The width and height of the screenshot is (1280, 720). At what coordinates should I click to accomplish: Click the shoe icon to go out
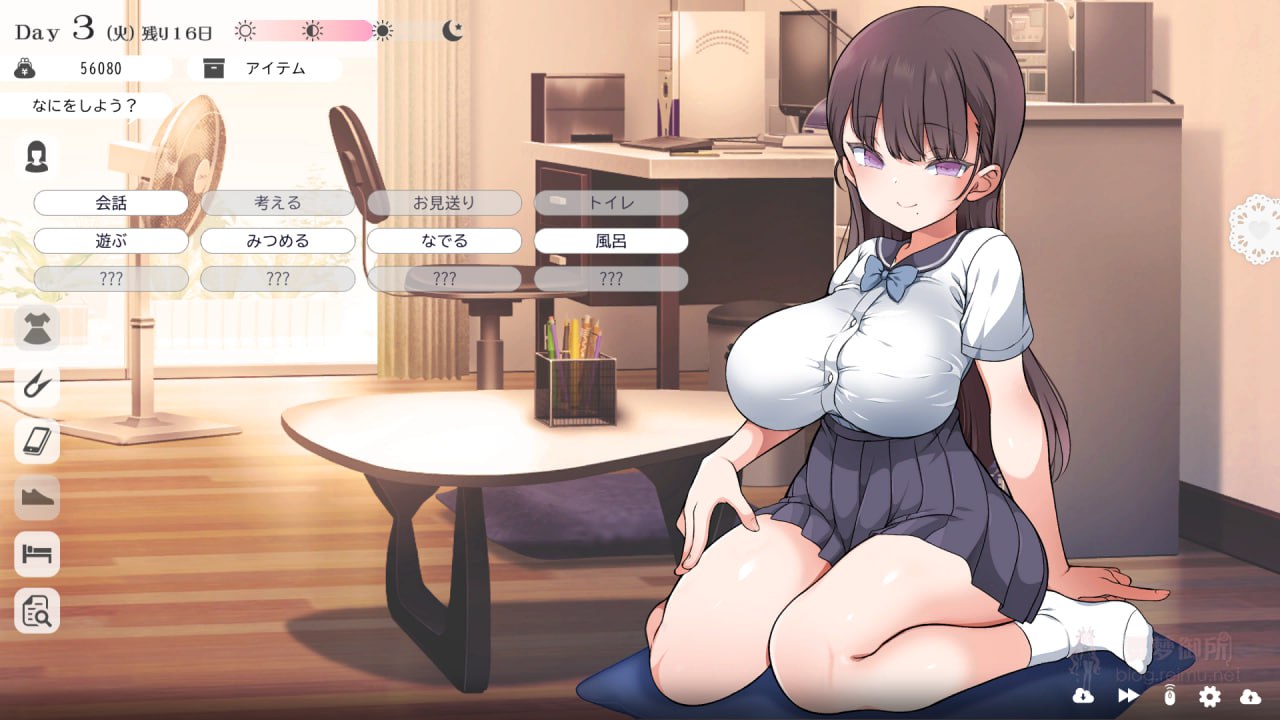click(x=35, y=498)
